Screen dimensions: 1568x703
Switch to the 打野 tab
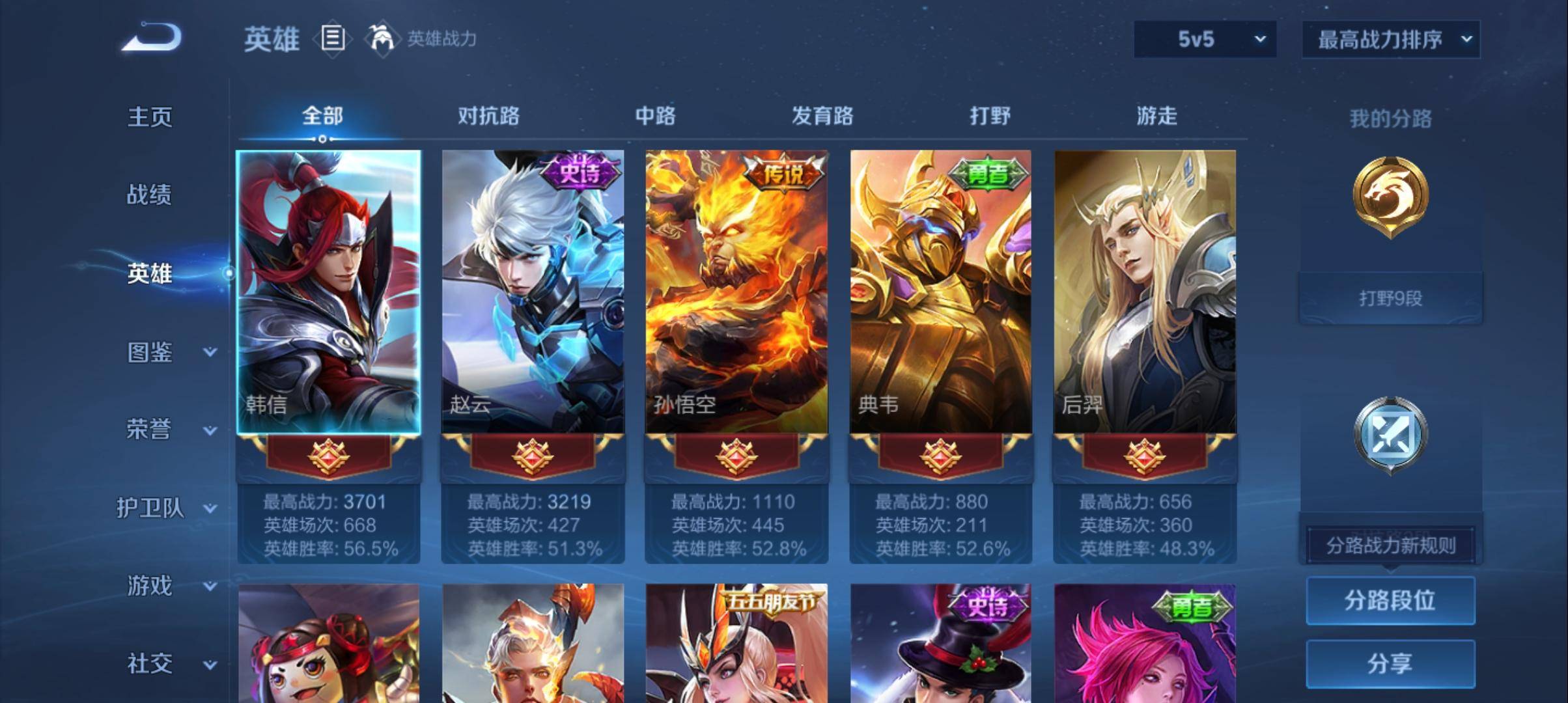coord(990,117)
